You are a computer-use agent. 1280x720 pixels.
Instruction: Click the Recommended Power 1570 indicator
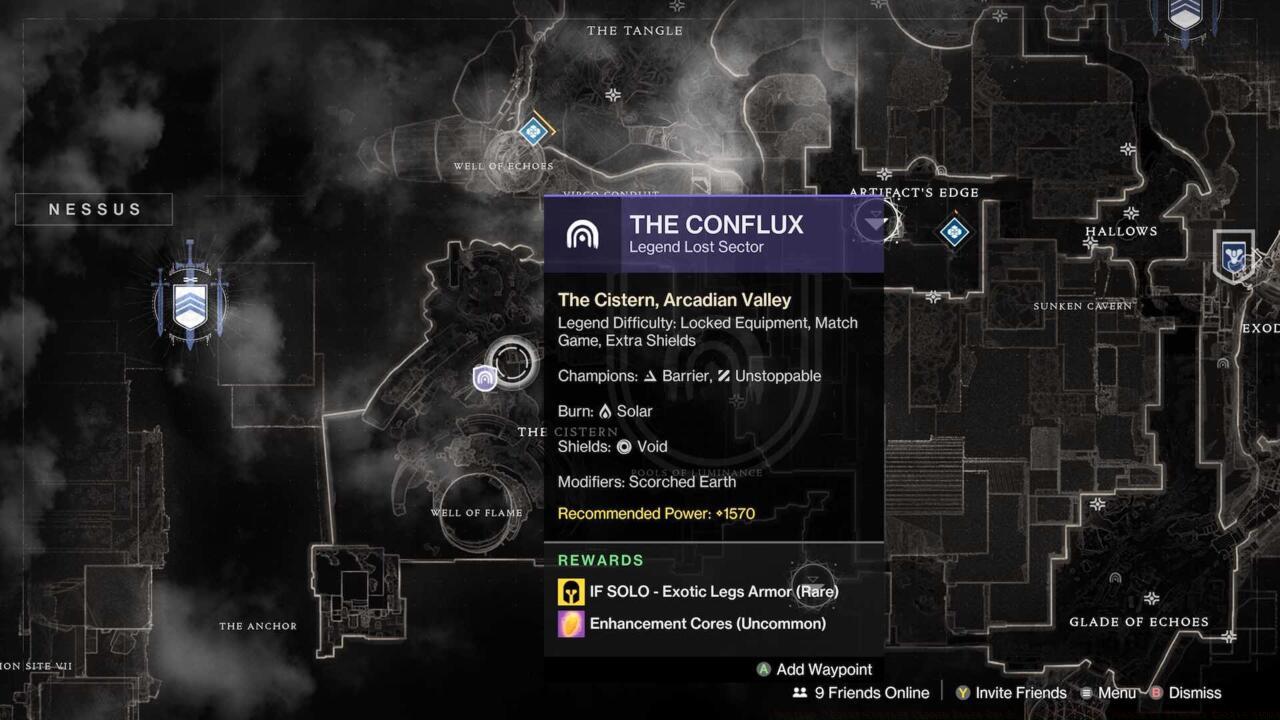pyautogui.click(x=657, y=513)
